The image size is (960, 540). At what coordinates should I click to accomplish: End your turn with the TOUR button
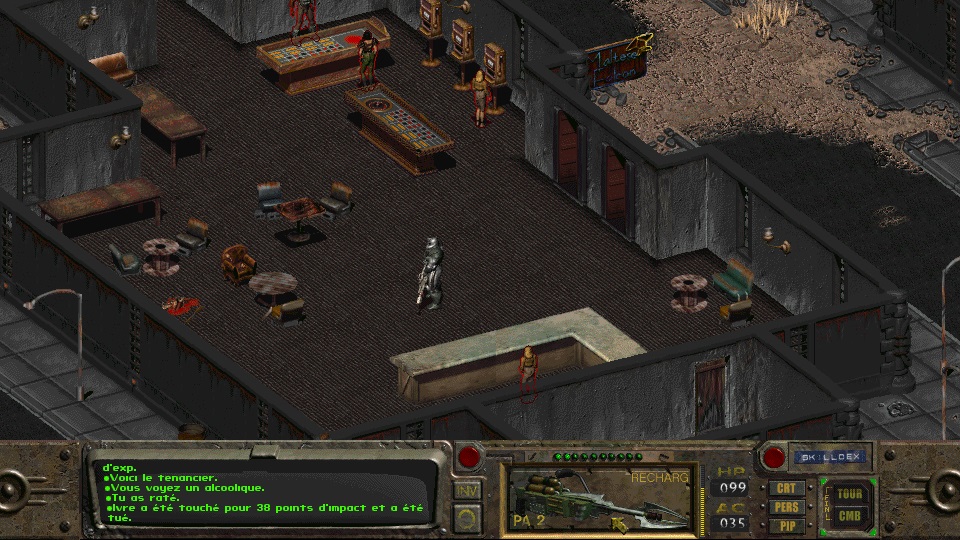tap(850, 494)
